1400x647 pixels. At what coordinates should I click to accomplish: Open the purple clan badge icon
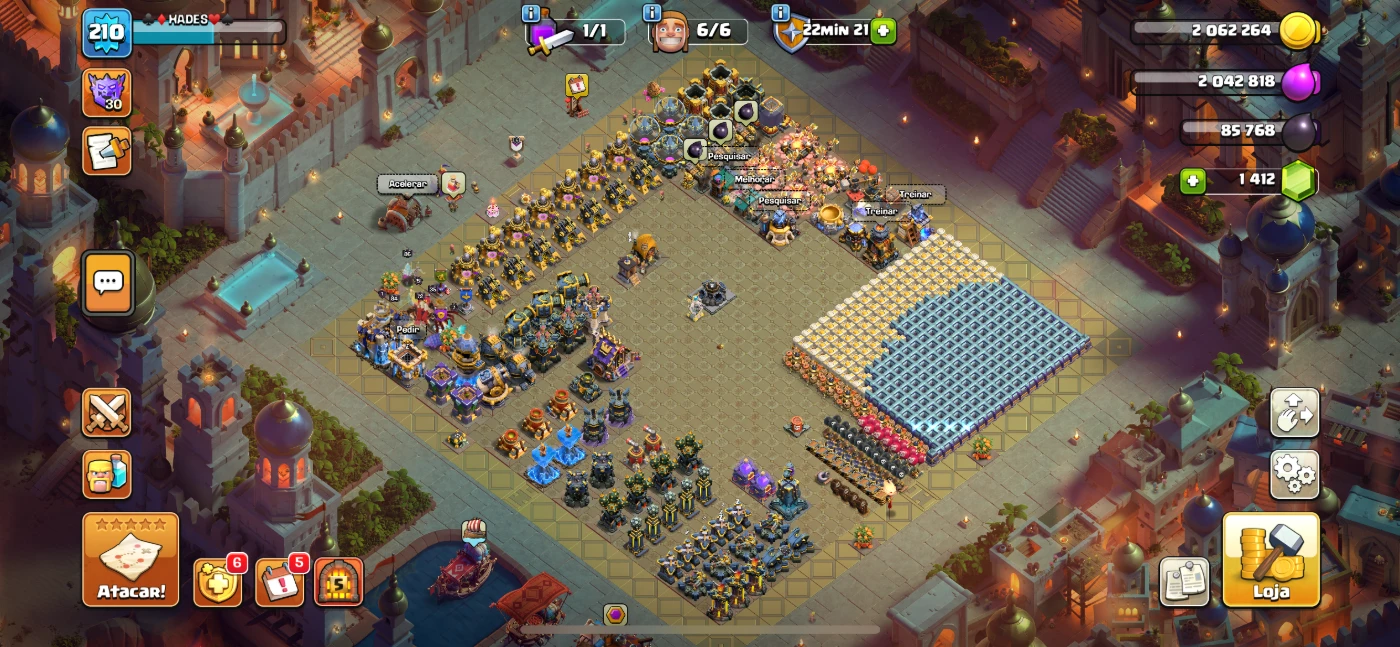pos(106,92)
